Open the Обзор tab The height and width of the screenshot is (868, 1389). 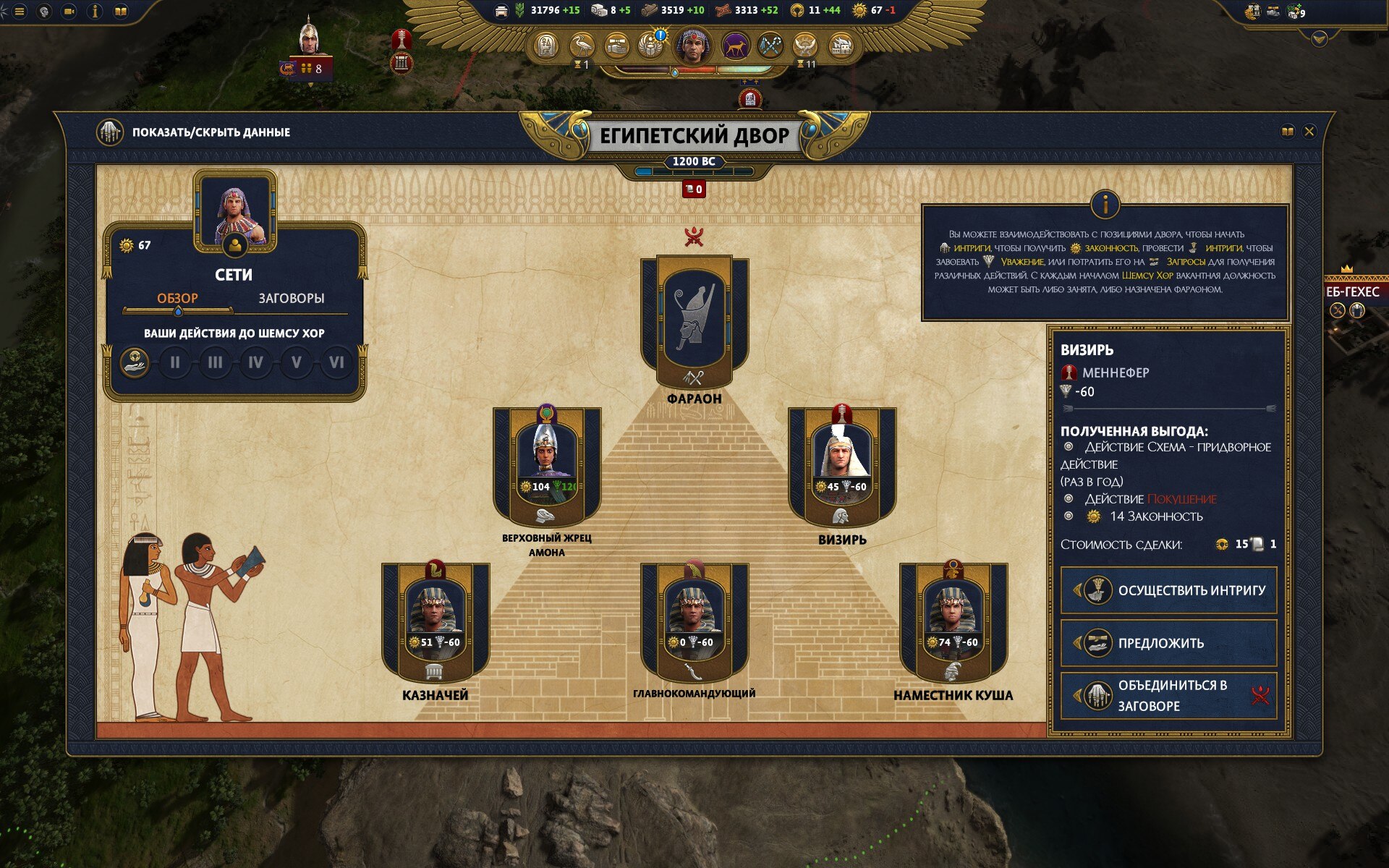click(x=177, y=298)
